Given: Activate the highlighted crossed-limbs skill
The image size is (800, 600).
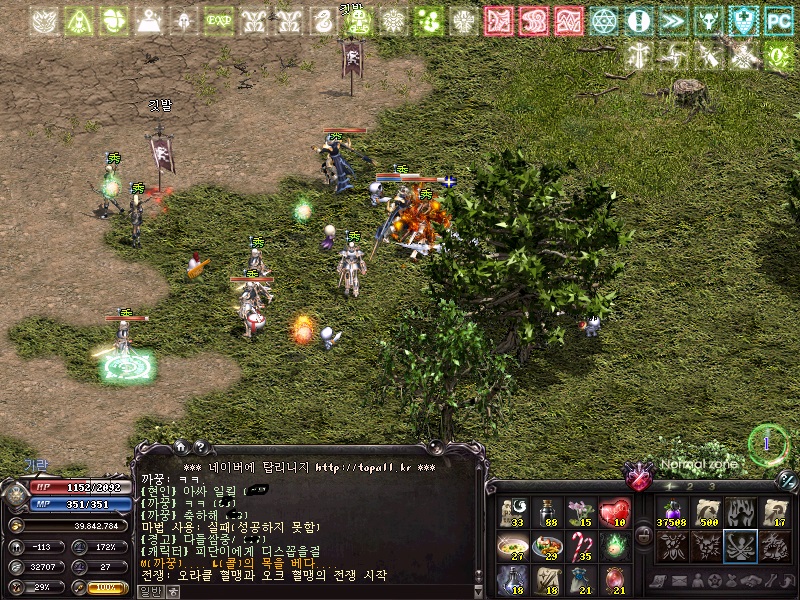Looking at the screenshot, I should (741, 546).
